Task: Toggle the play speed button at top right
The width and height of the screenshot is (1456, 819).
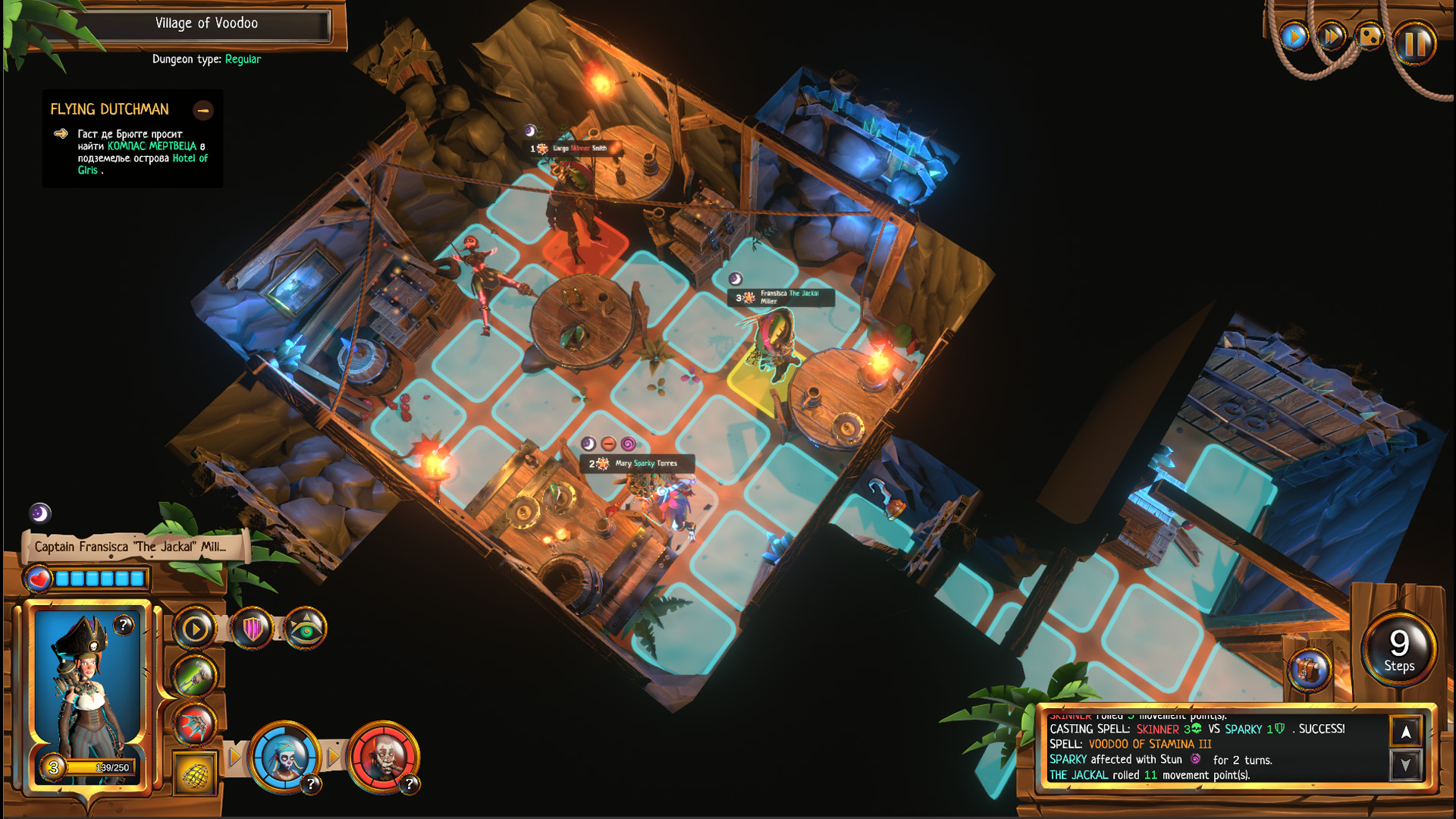Action: (x=1293, y=34)
